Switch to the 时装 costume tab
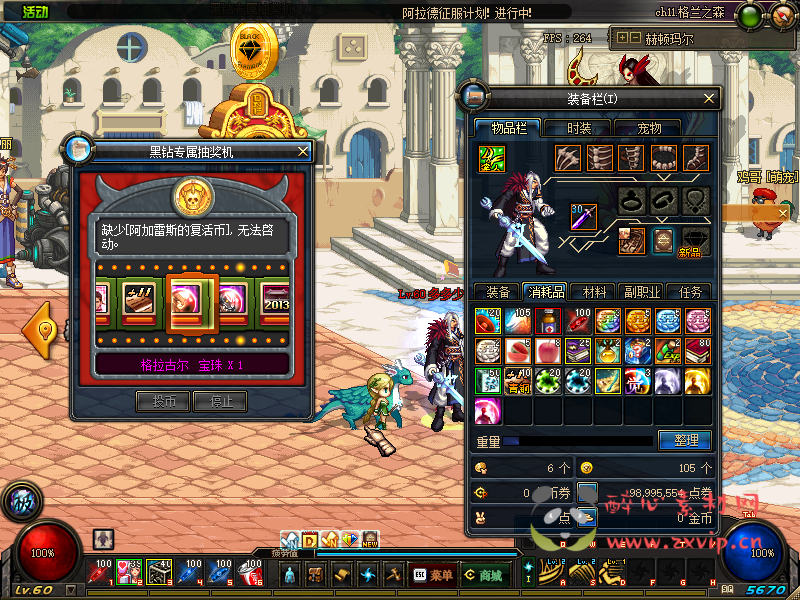 579,128
